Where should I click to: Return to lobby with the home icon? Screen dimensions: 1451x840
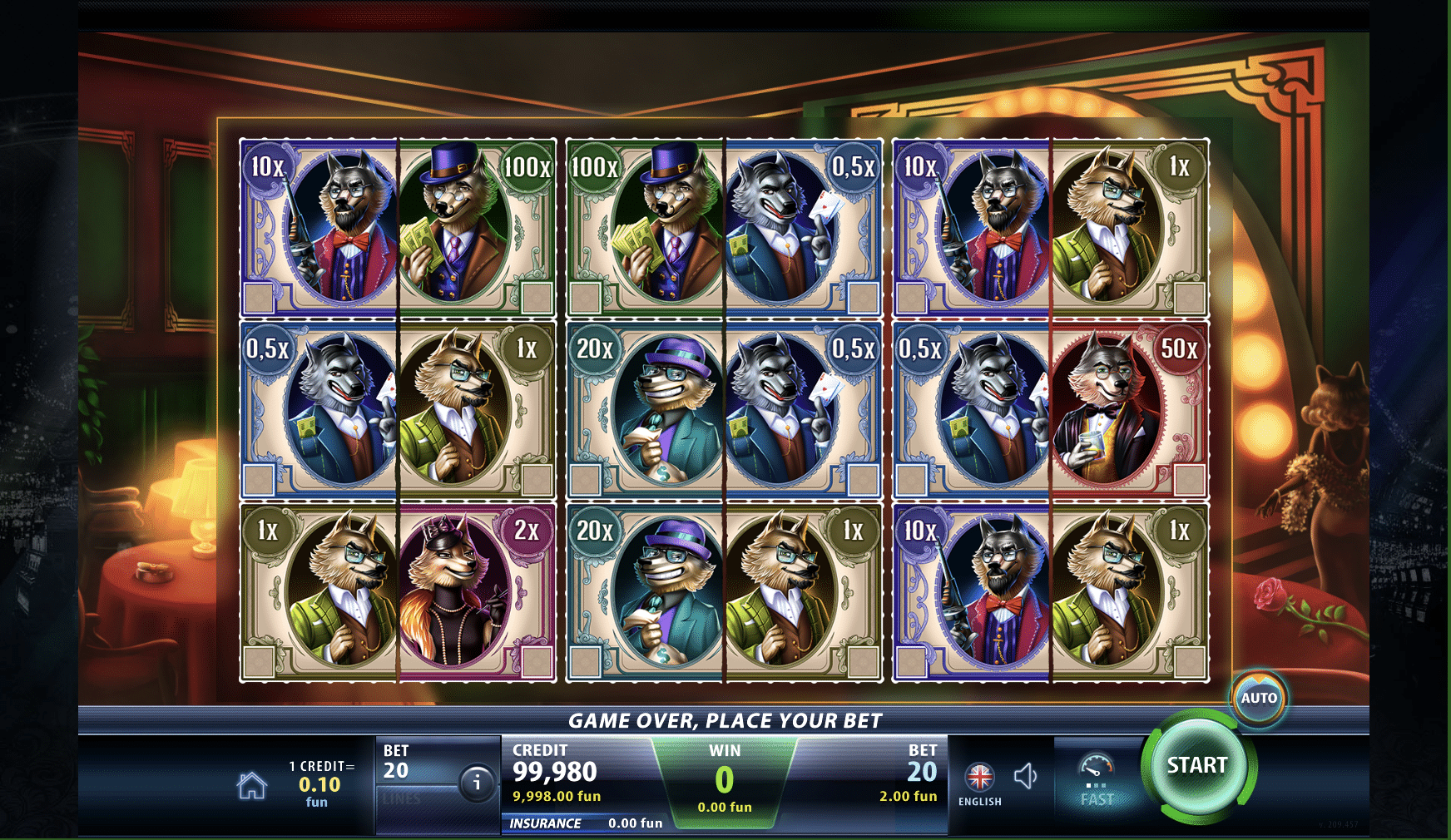coord(252,785)
